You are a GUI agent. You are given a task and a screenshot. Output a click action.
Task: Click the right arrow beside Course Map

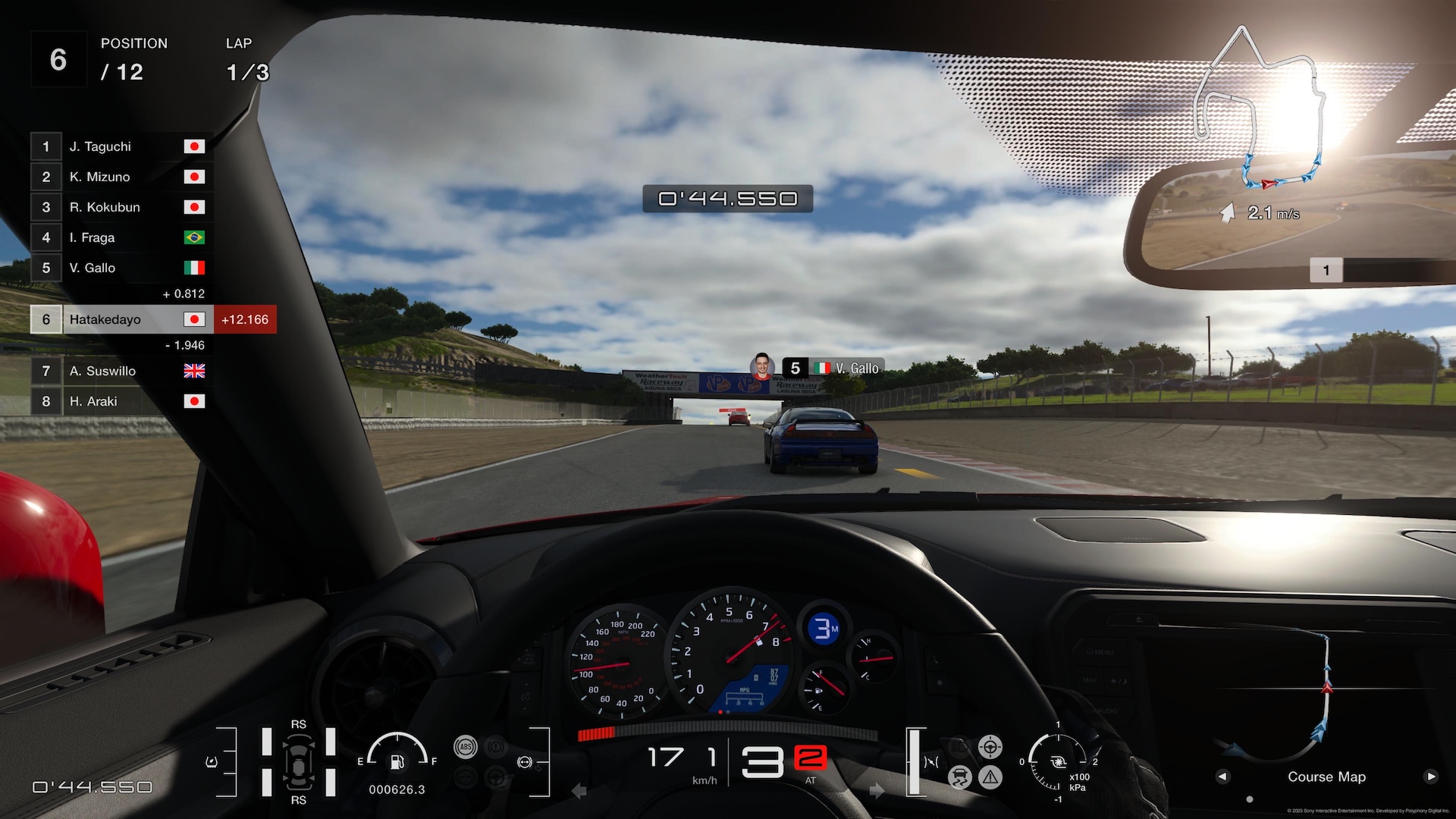(1432, 777)
